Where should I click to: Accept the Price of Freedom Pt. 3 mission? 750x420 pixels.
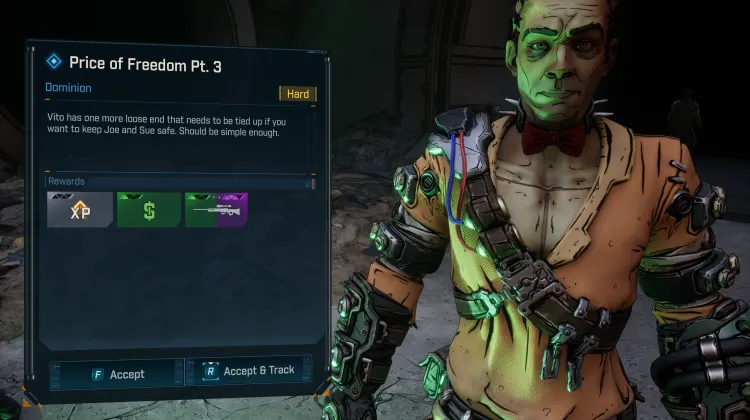coord(116,373)
